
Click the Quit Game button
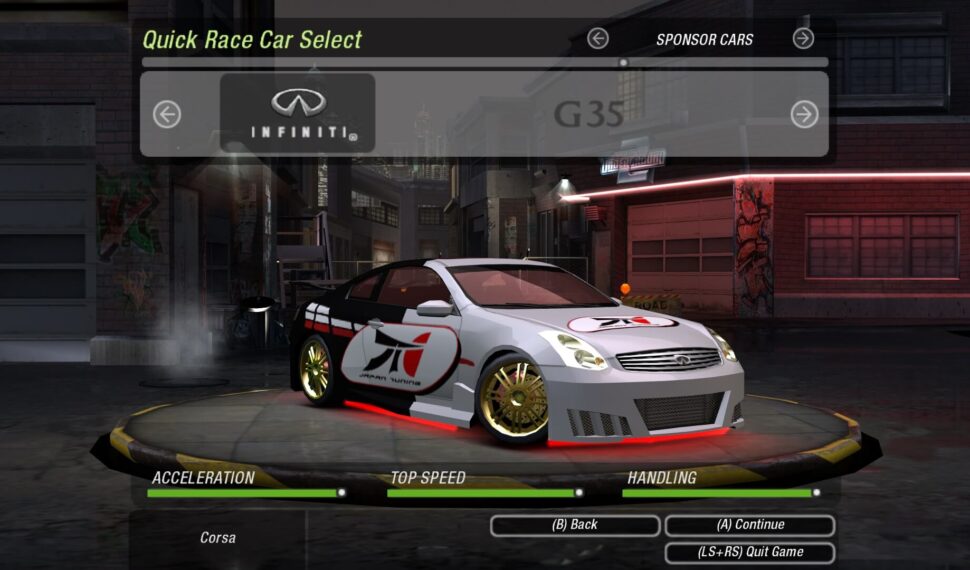[750, 552]
